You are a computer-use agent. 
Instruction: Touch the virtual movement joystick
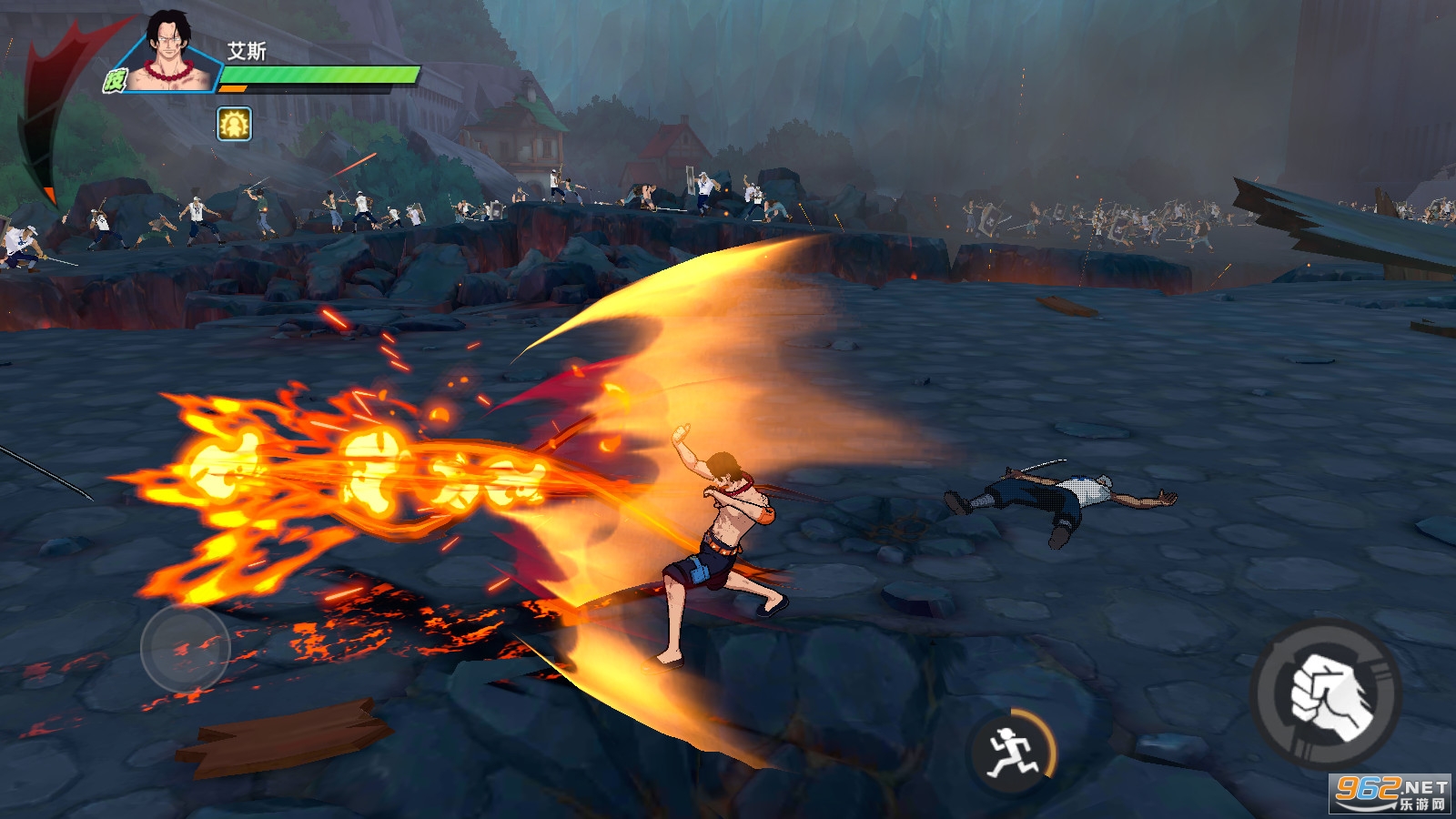[186, 648]
